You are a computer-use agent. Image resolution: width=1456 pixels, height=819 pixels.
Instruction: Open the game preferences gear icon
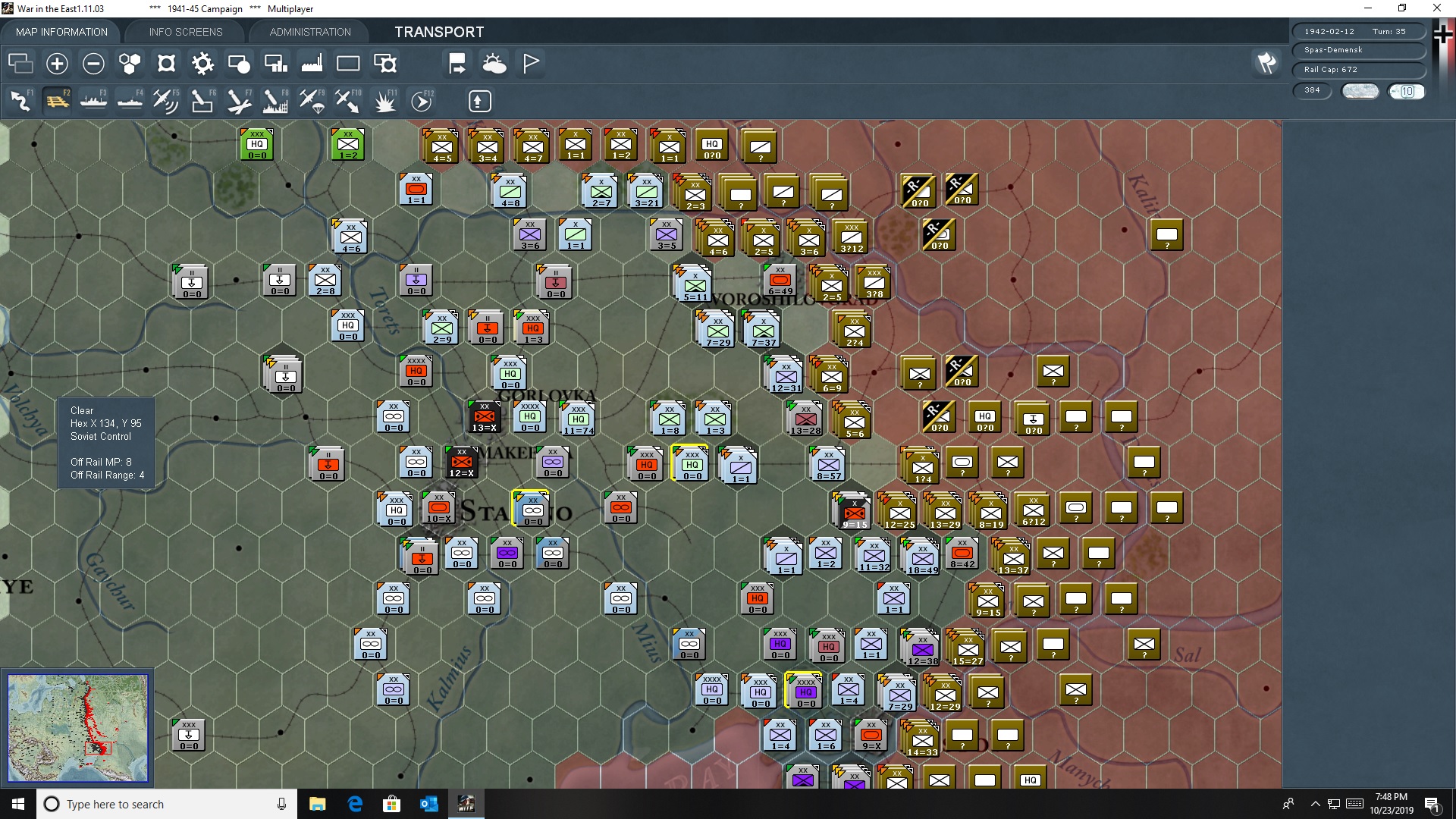(202, 64)
